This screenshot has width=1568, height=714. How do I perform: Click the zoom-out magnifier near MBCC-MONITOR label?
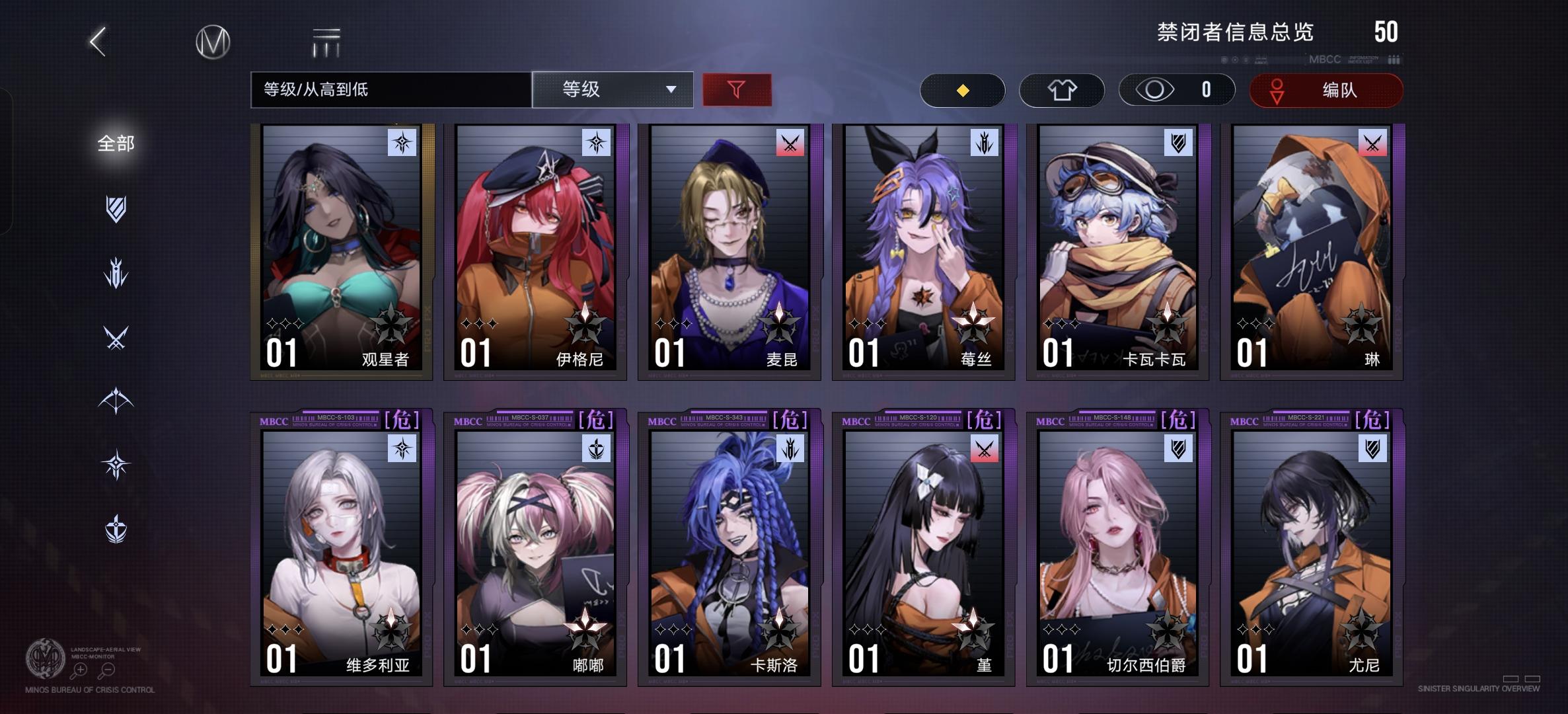pyautogui.click(x=108, y=670)
